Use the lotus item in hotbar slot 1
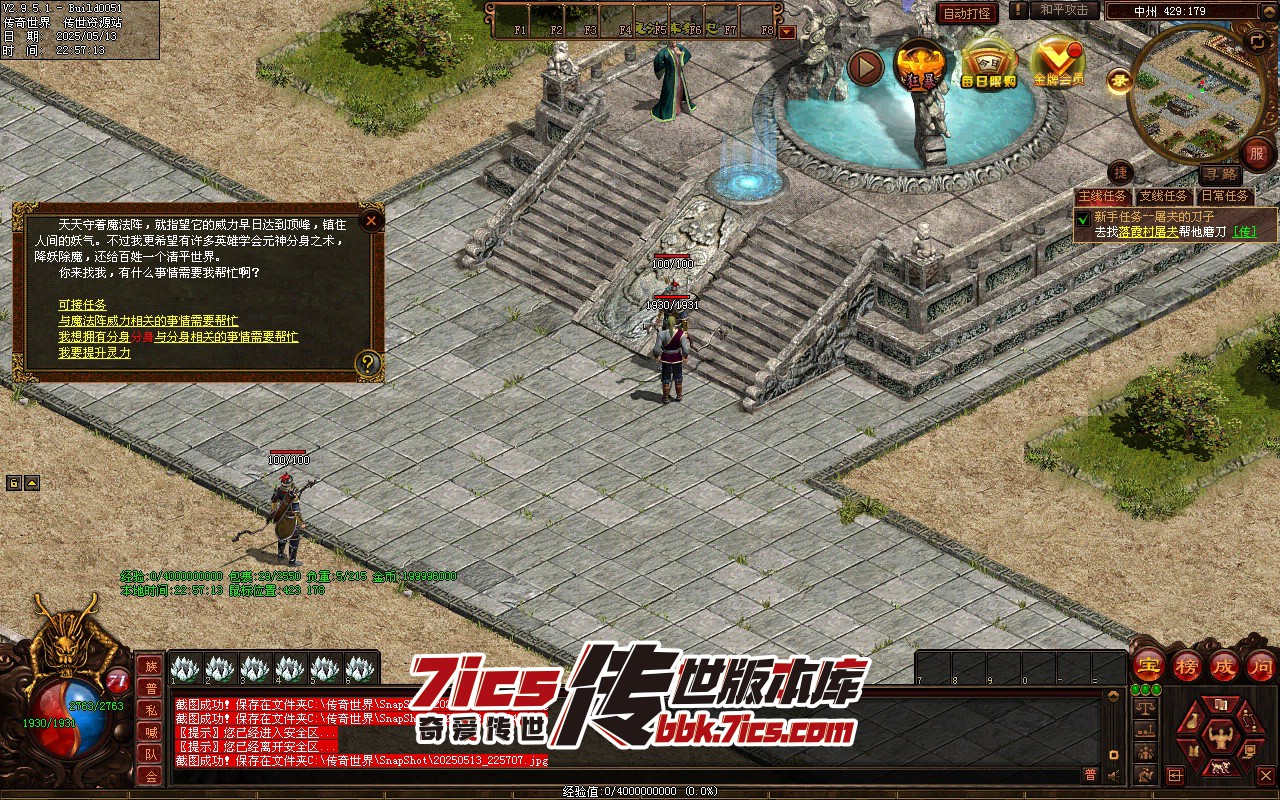This screenshot has height=800, width=1280. 185,669
